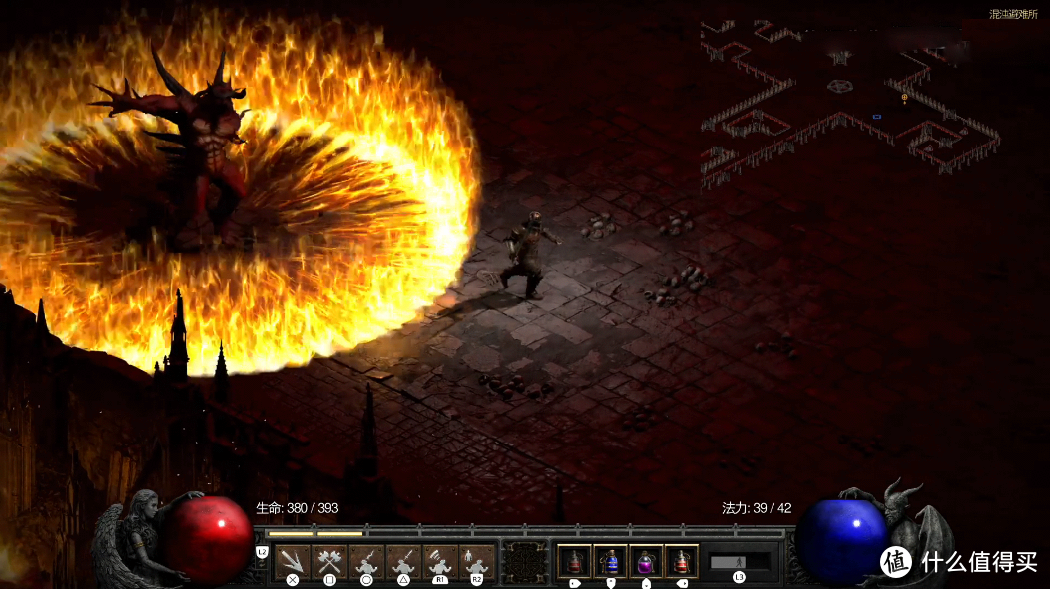The width and height of the screenshot is (1050, 589).
Task: Click the 什么值得买 watermark logo
Action: click(960, 562)
